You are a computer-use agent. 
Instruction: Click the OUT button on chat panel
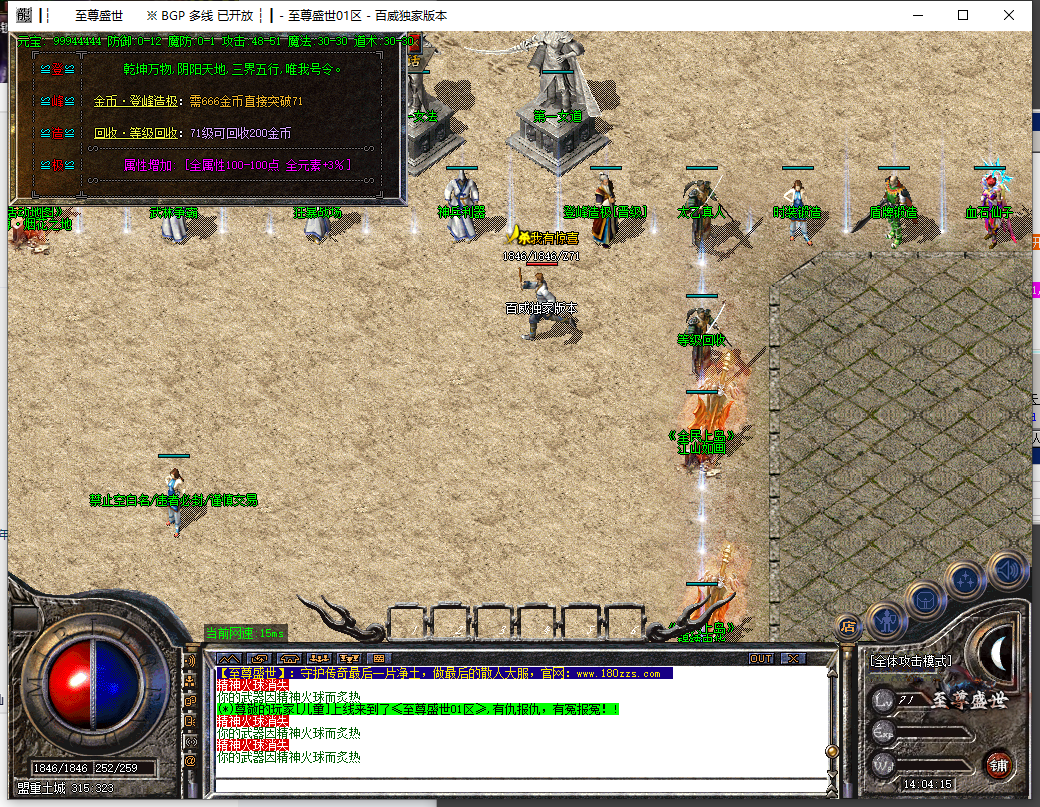coord(761,658)
